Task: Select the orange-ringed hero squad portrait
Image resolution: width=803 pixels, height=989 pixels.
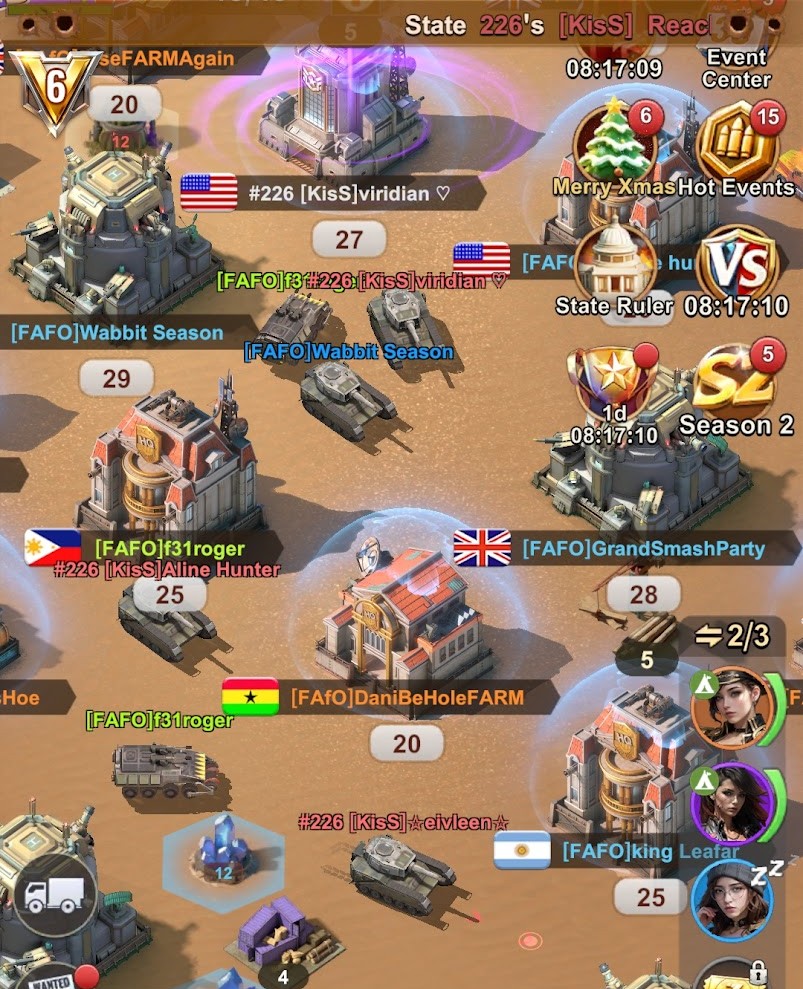Action: click(733, 708)
